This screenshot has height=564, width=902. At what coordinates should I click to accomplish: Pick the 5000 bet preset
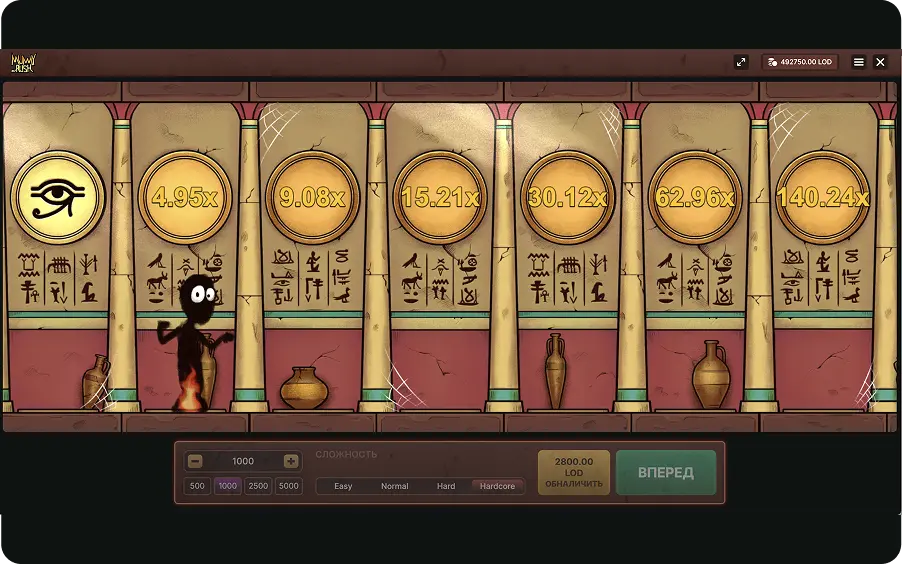(x=289, y=486)
